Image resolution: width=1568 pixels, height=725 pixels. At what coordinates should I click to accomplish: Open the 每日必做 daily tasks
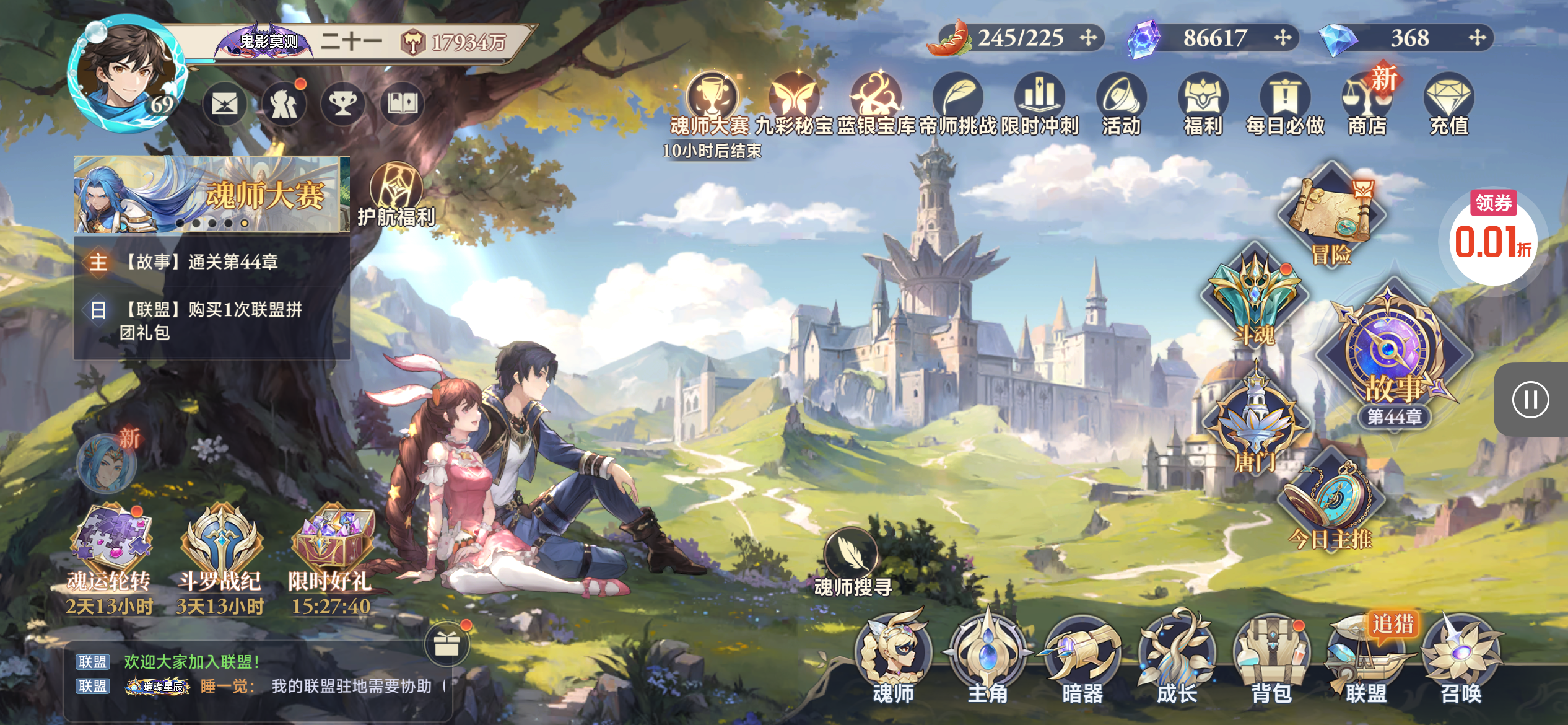coord(1285,102)
